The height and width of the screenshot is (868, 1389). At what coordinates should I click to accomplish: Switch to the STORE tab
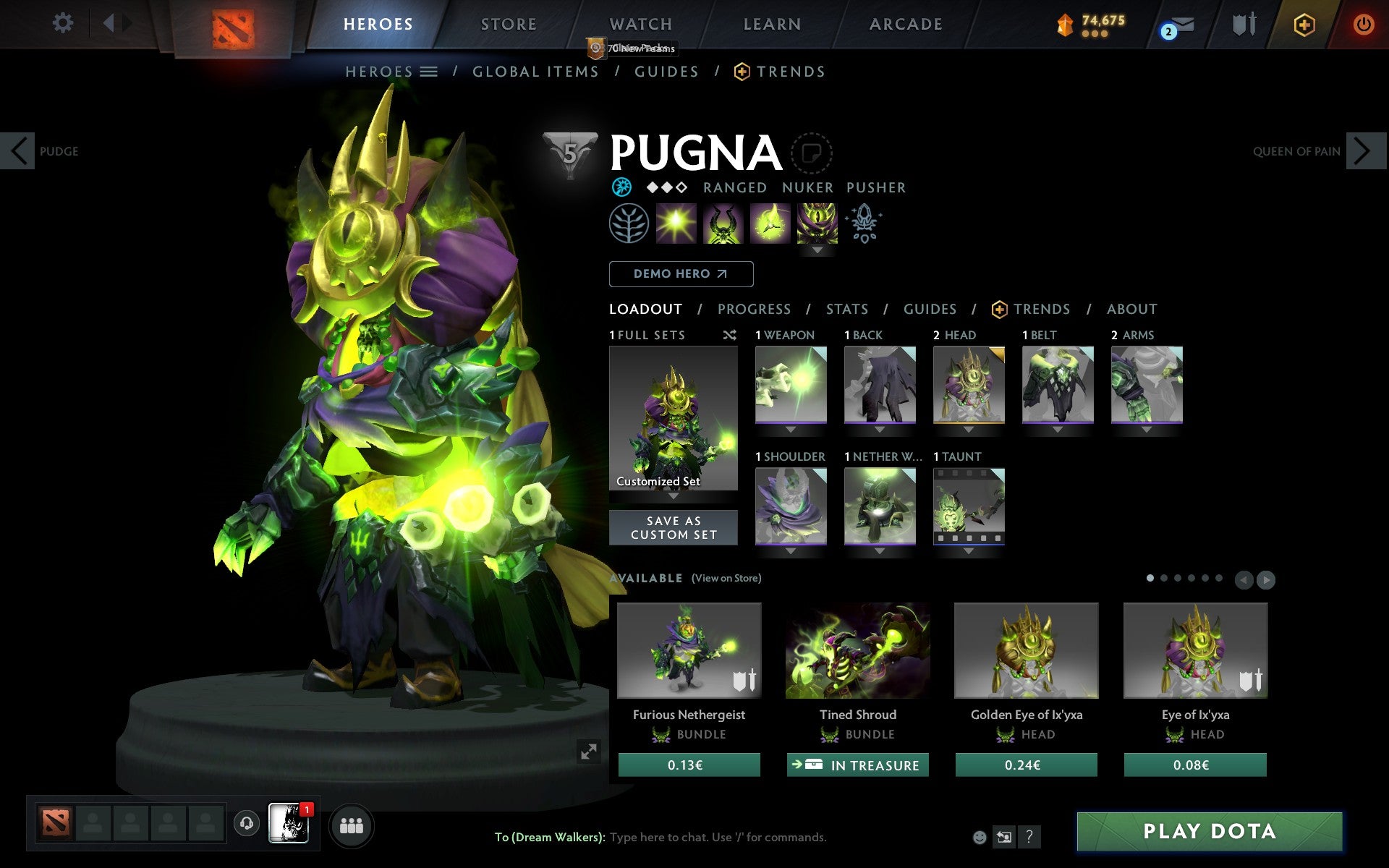[x=509, y=24]
